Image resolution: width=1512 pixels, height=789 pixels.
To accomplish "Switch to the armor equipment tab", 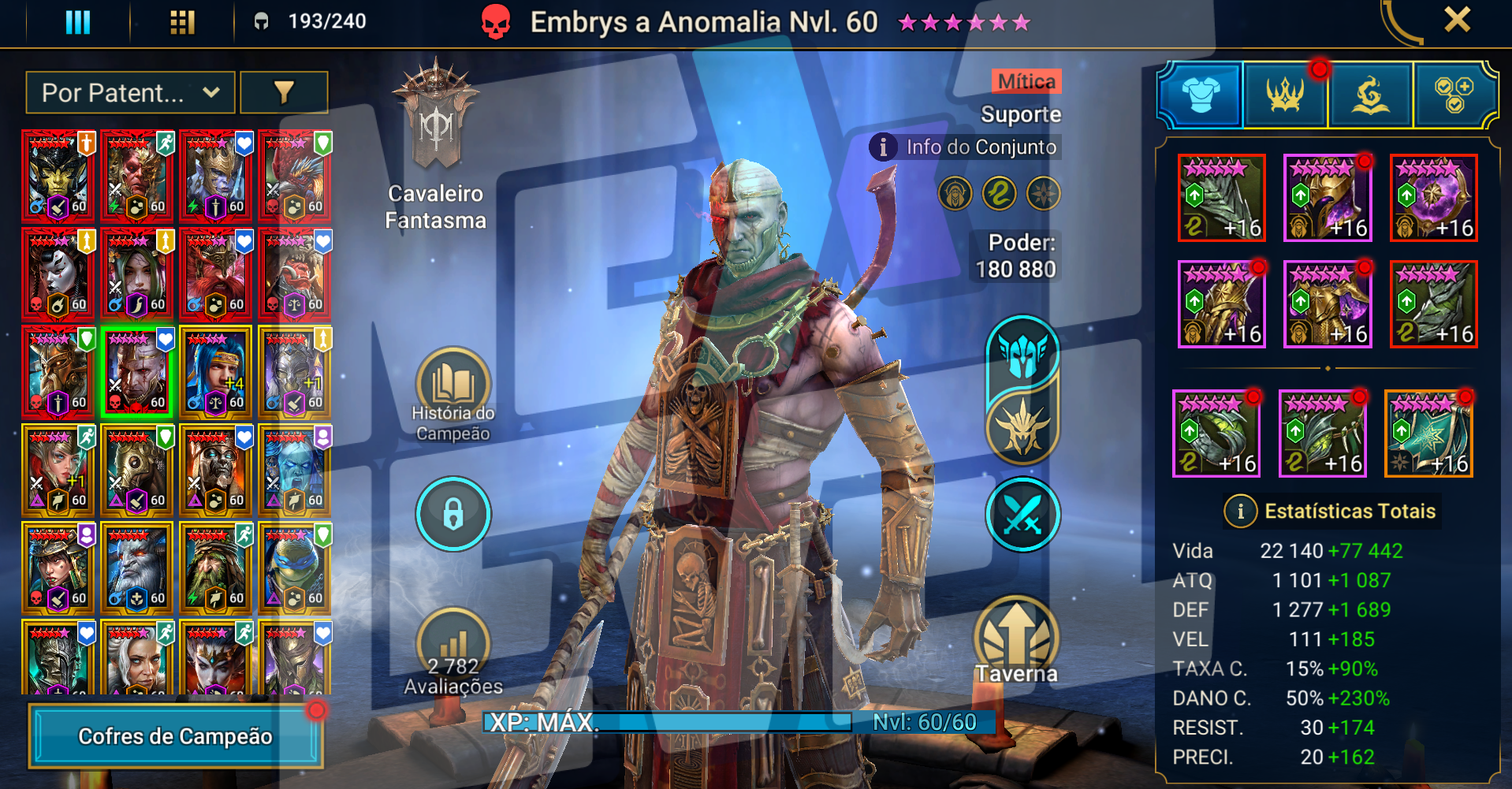I will click(1201, 95).
